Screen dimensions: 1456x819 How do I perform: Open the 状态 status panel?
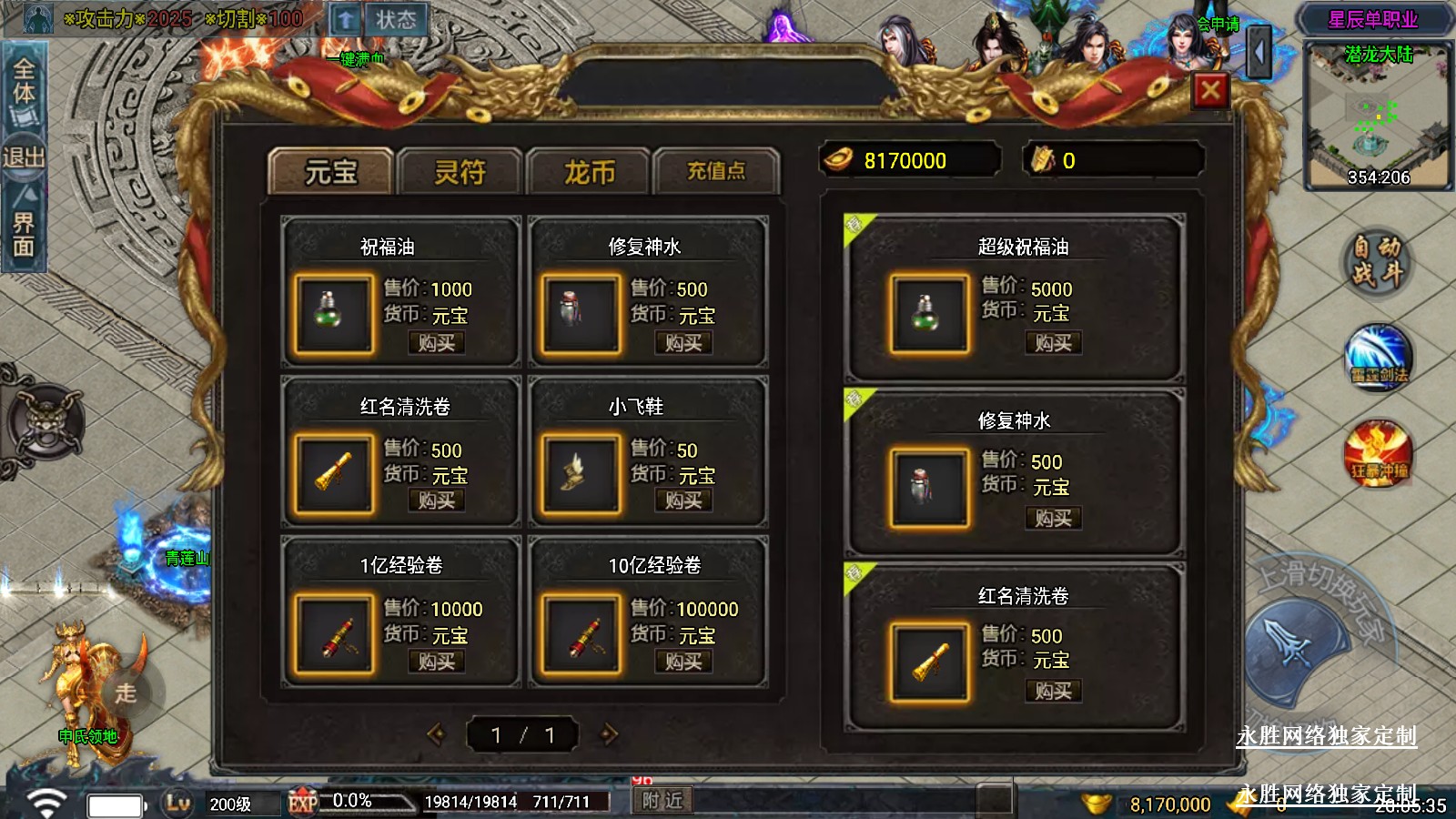396,20
